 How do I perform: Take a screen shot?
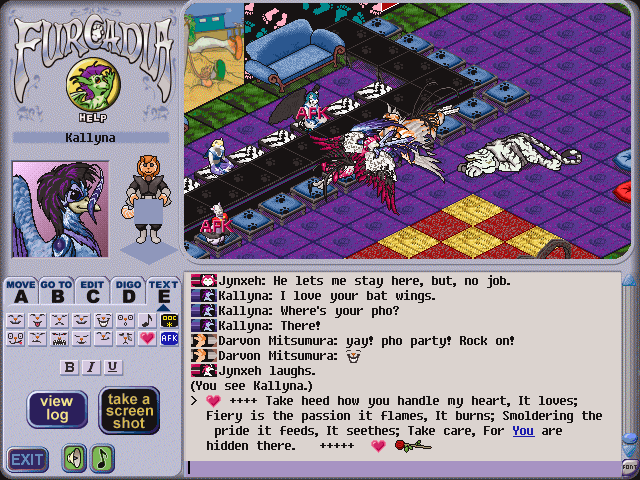pos(129,409)
